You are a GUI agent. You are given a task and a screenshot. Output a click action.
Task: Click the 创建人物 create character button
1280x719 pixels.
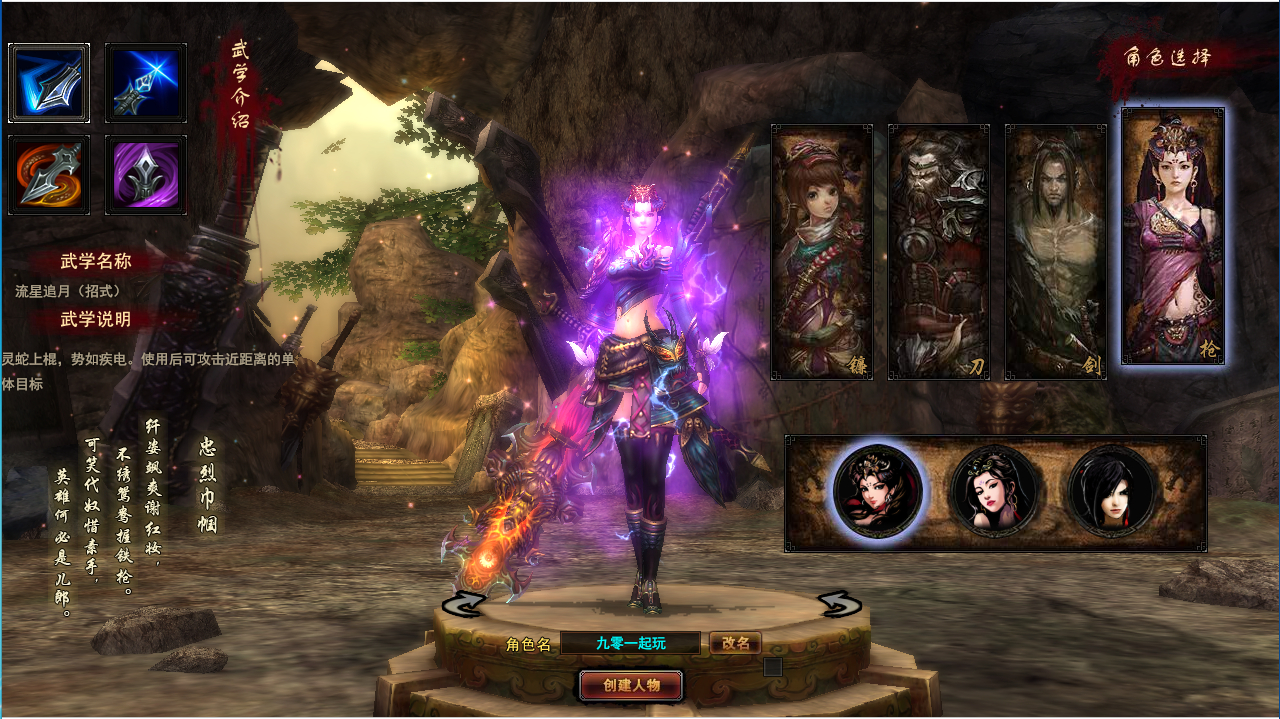[631, 685]
